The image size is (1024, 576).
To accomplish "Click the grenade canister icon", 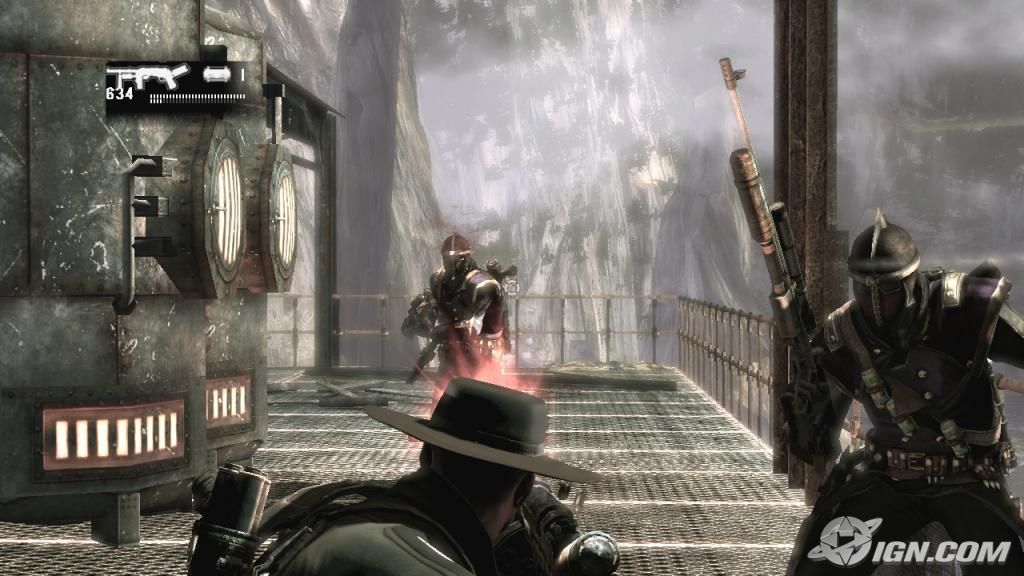I will pos(216,73).
